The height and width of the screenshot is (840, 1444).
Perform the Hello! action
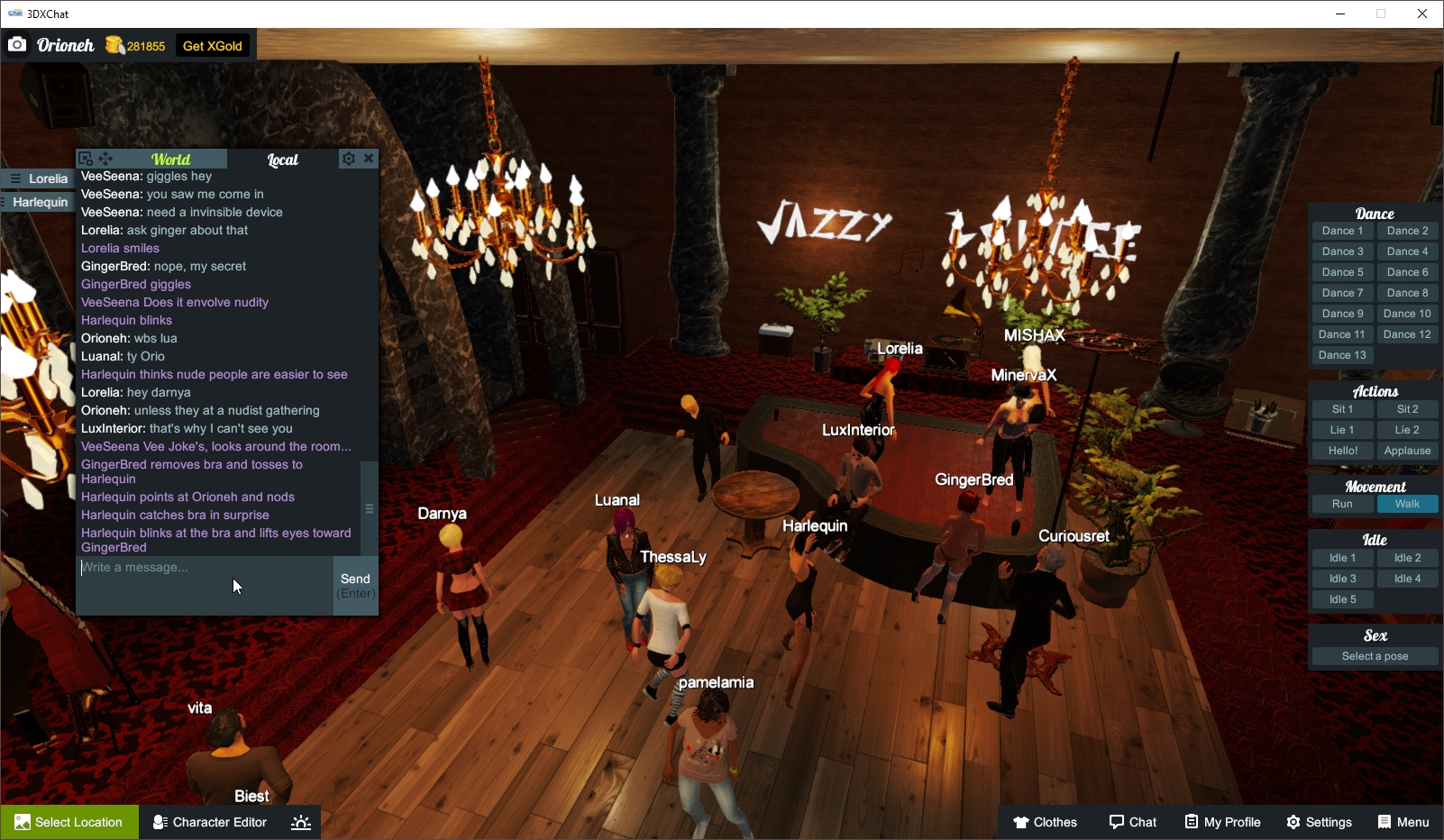(x=1342, y=450)
